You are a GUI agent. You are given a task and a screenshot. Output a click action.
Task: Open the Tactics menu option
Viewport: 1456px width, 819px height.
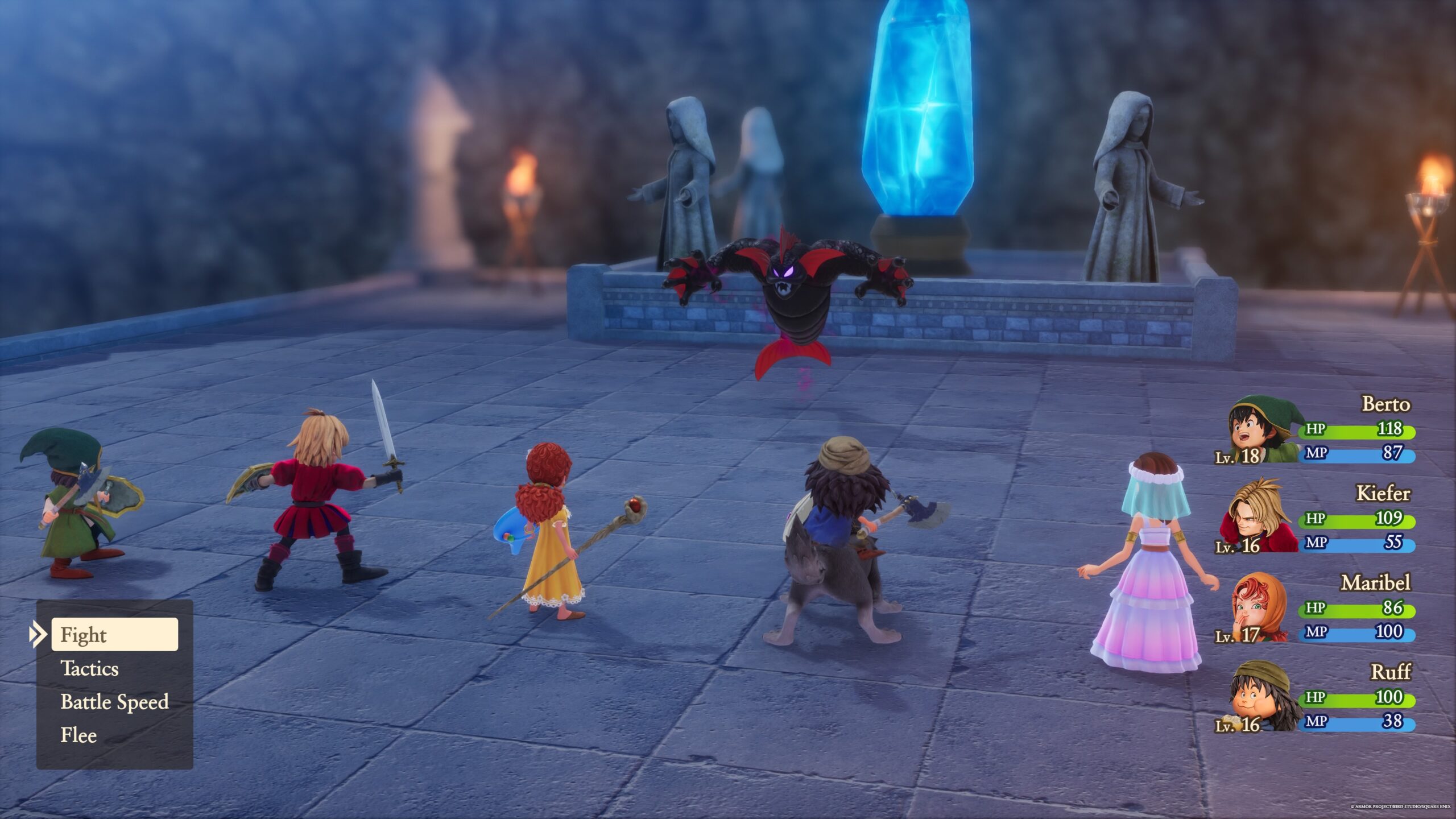pos(89,668)
